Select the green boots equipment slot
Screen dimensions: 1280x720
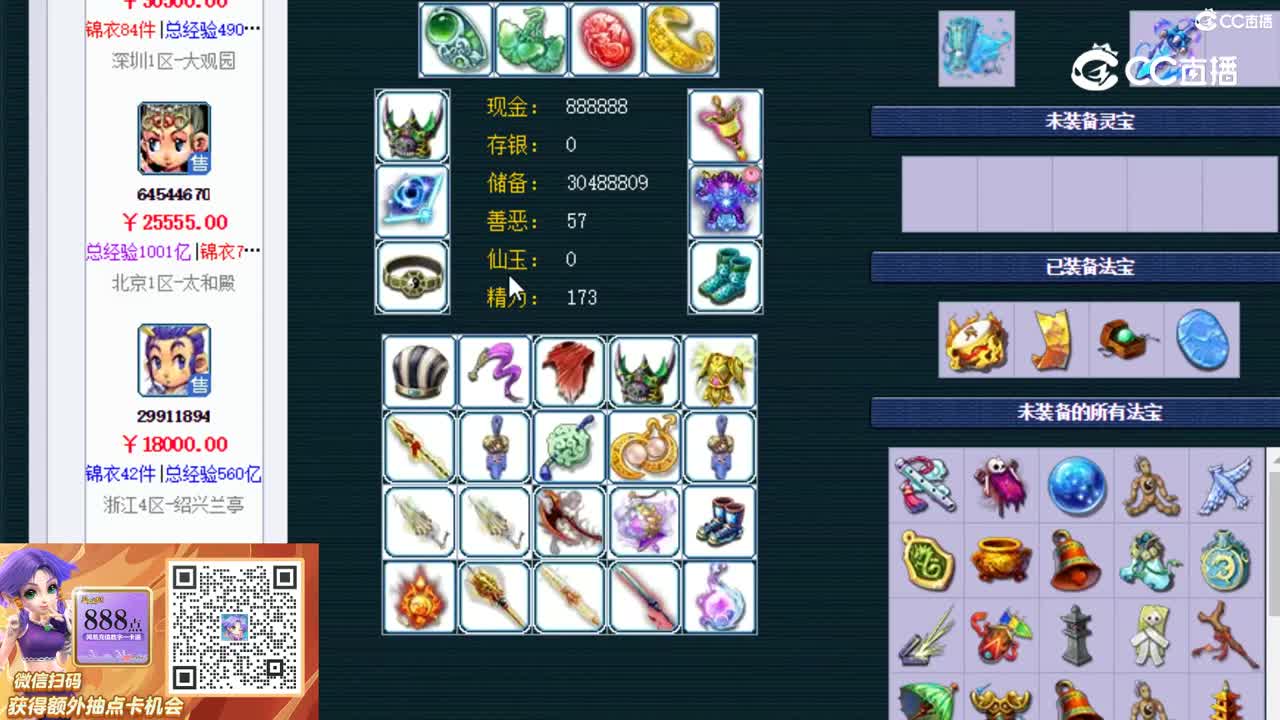[x=725, y=278]
